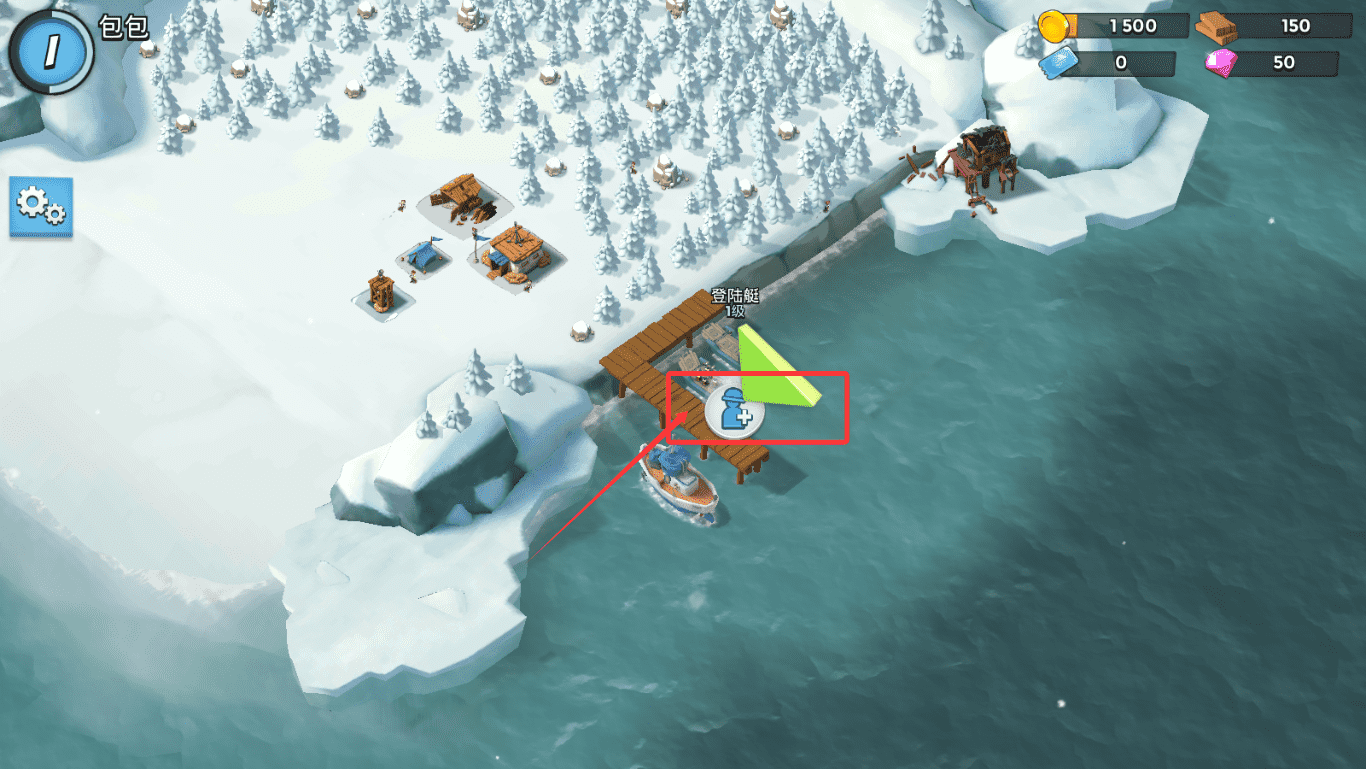1366x769 pixels.
Task: Open the settings gear button
Action: 41,206
